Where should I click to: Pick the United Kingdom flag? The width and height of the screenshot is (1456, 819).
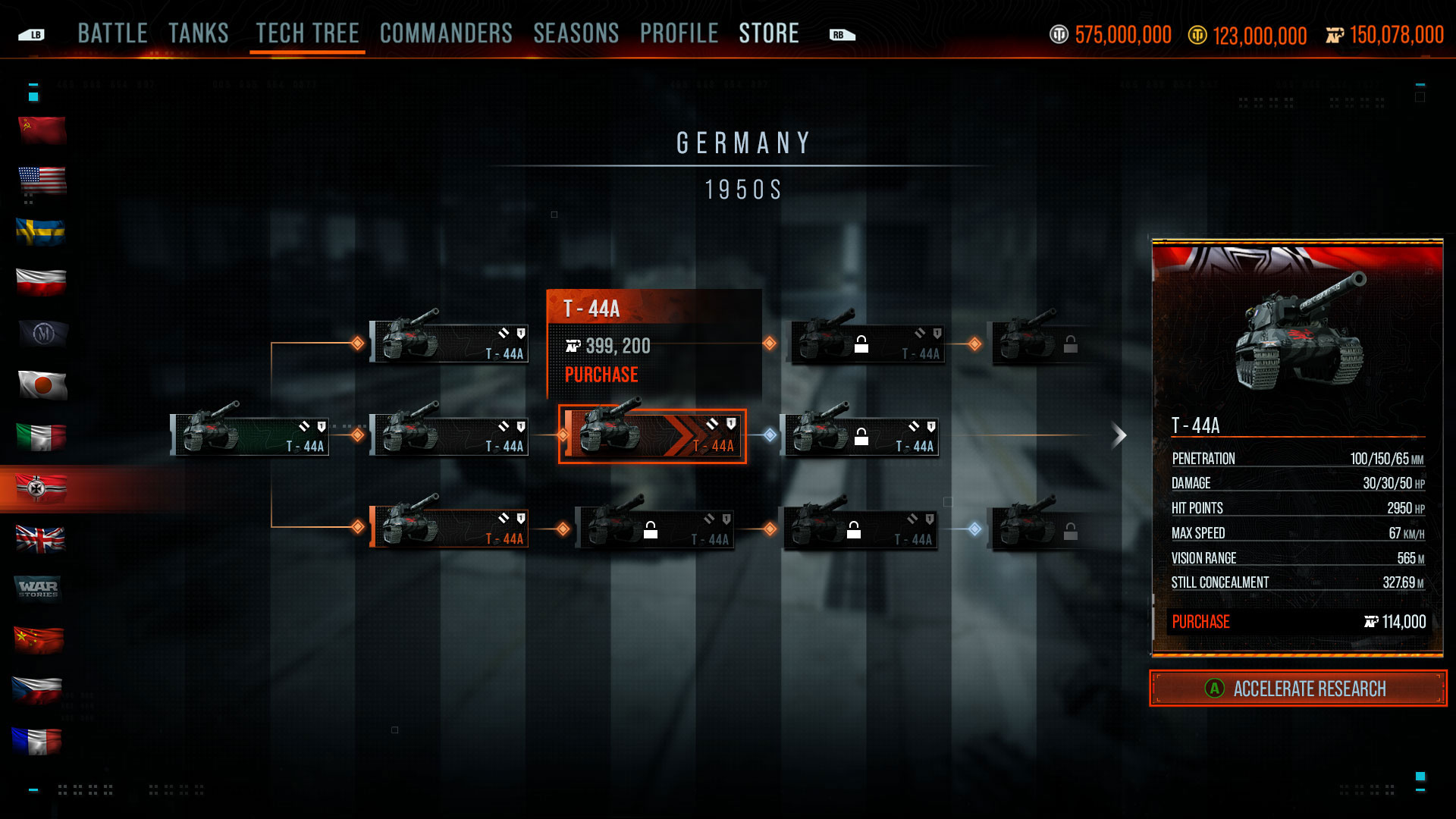click(42, 539)
